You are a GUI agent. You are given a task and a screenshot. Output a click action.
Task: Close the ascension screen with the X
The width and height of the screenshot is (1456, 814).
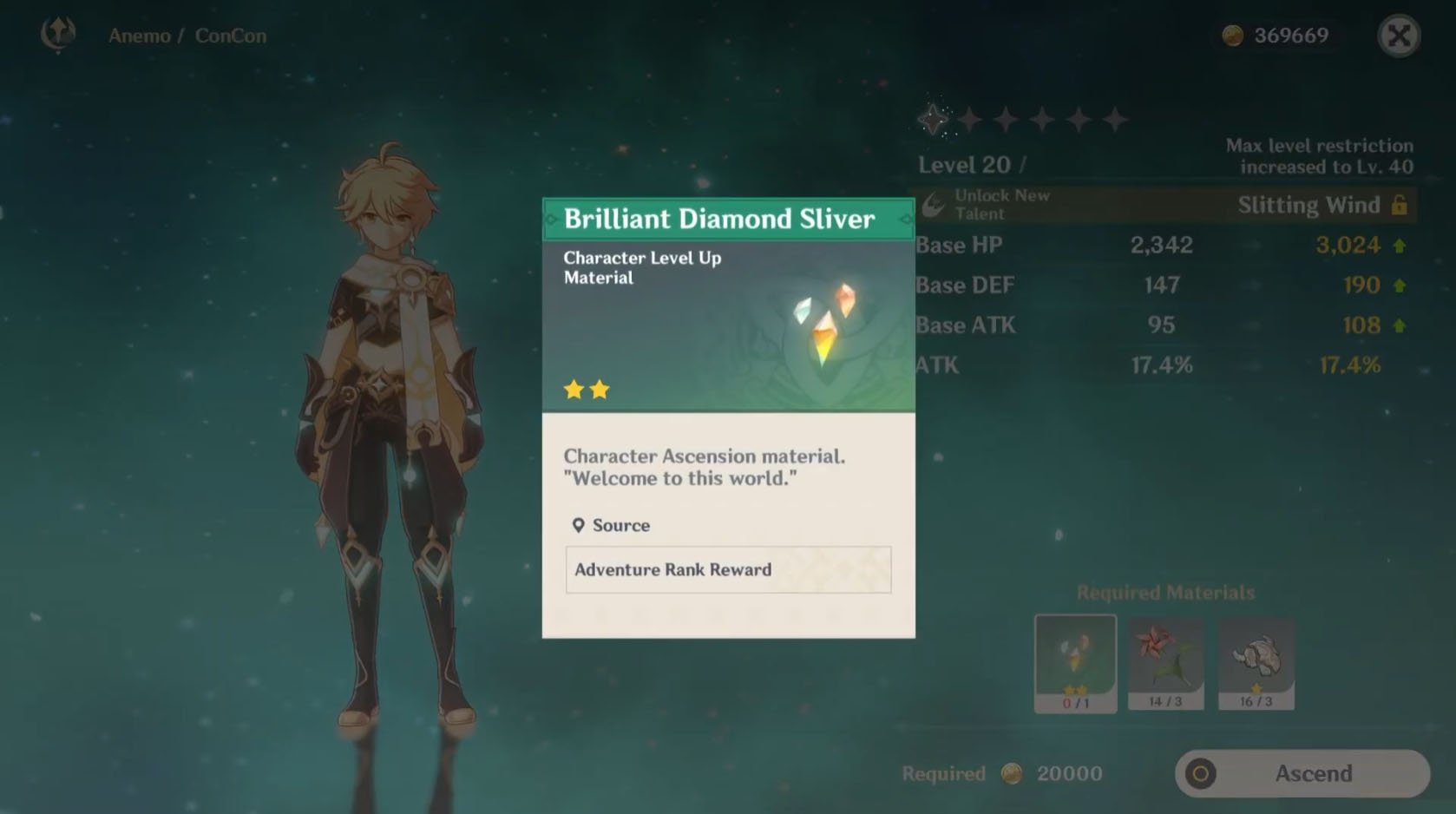tap(1399, 36)
